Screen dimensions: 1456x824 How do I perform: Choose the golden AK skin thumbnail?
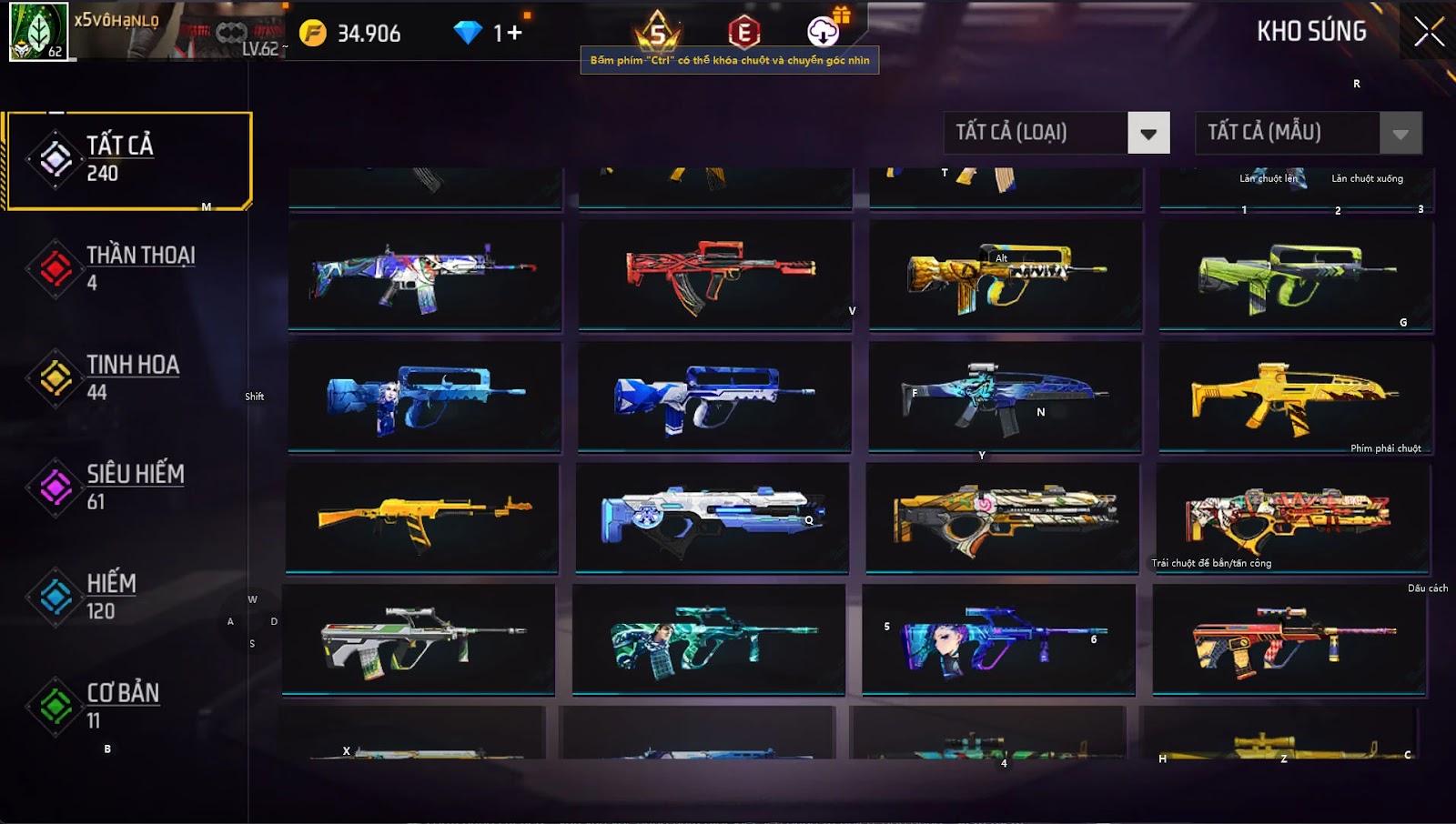pos(423,518)
